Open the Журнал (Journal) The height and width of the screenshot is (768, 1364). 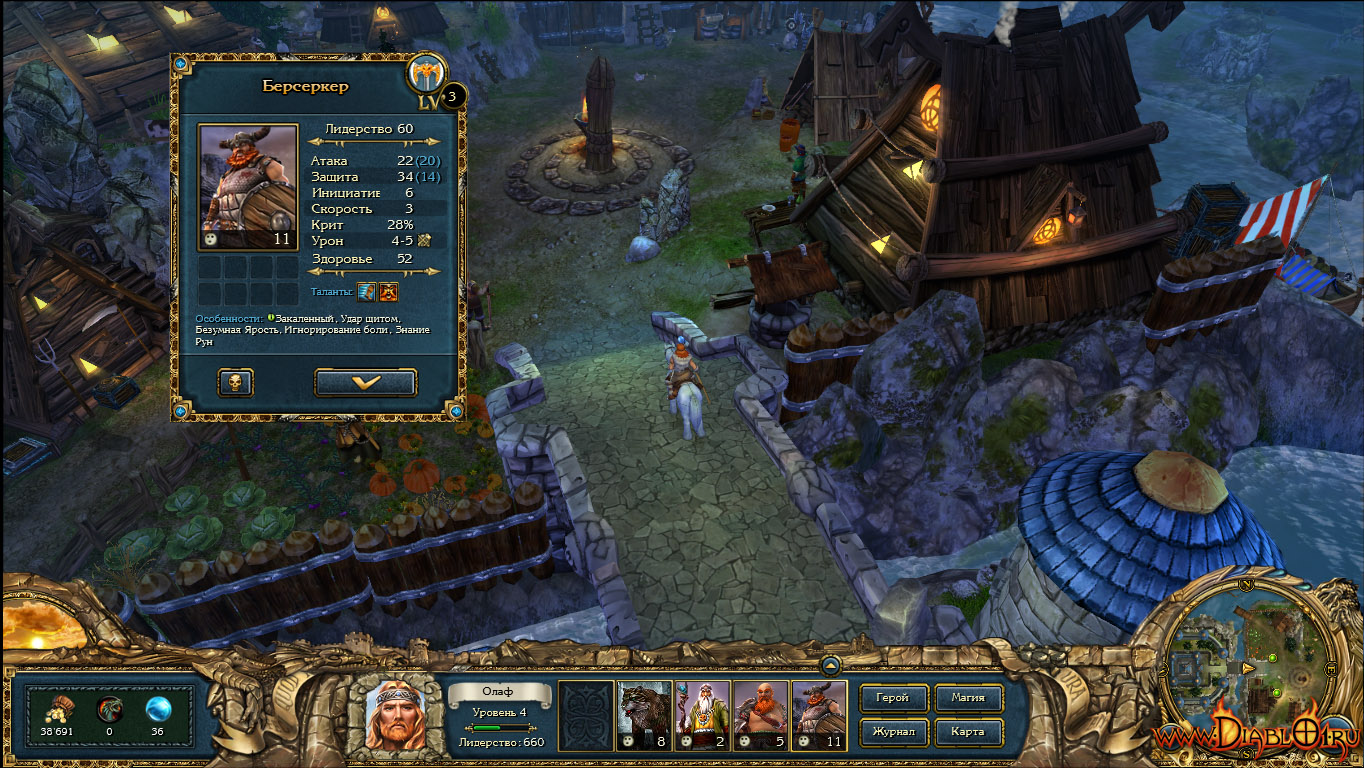[892, 731]
